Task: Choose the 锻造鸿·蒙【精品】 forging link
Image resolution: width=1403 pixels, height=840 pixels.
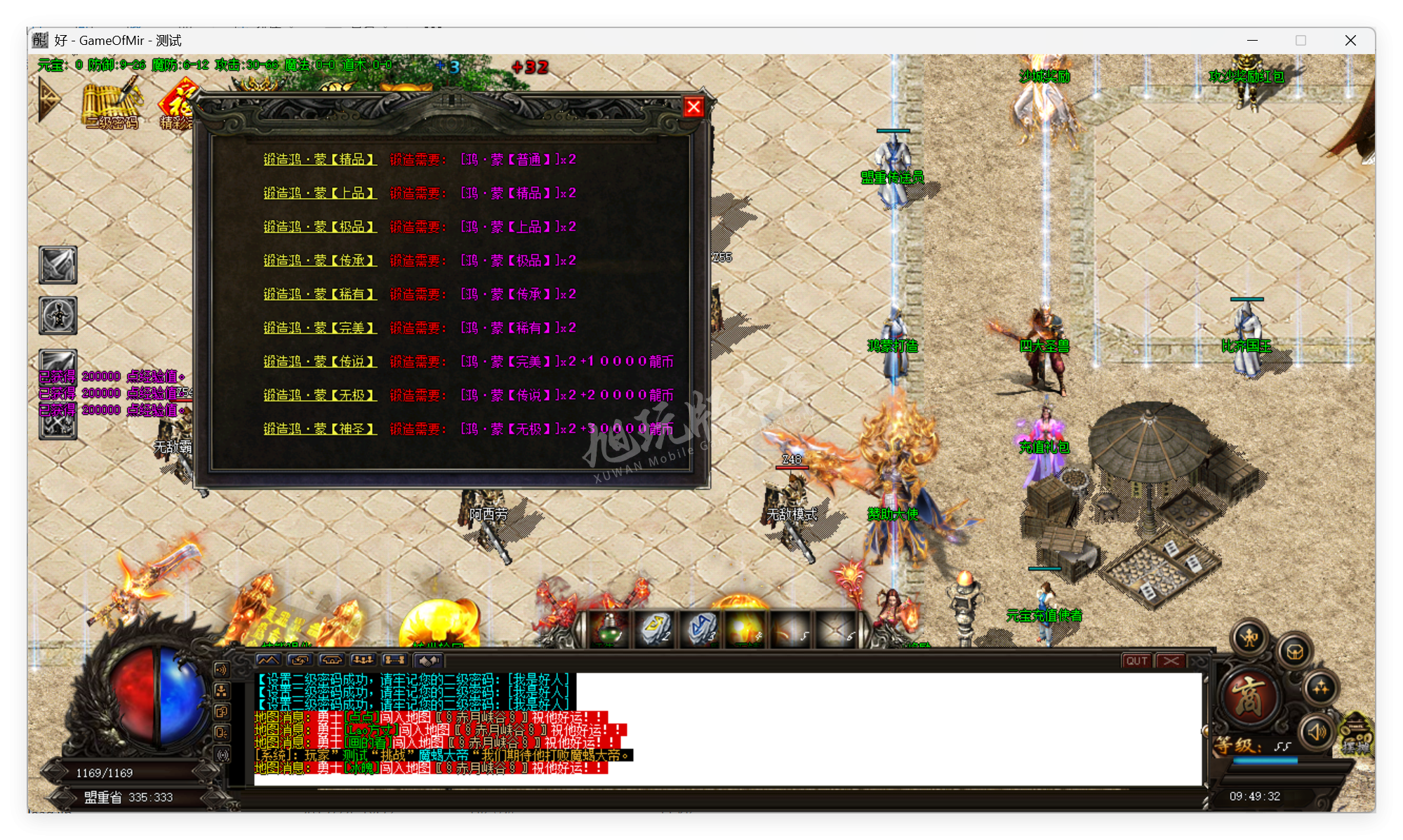Action: tap(319, 160)
